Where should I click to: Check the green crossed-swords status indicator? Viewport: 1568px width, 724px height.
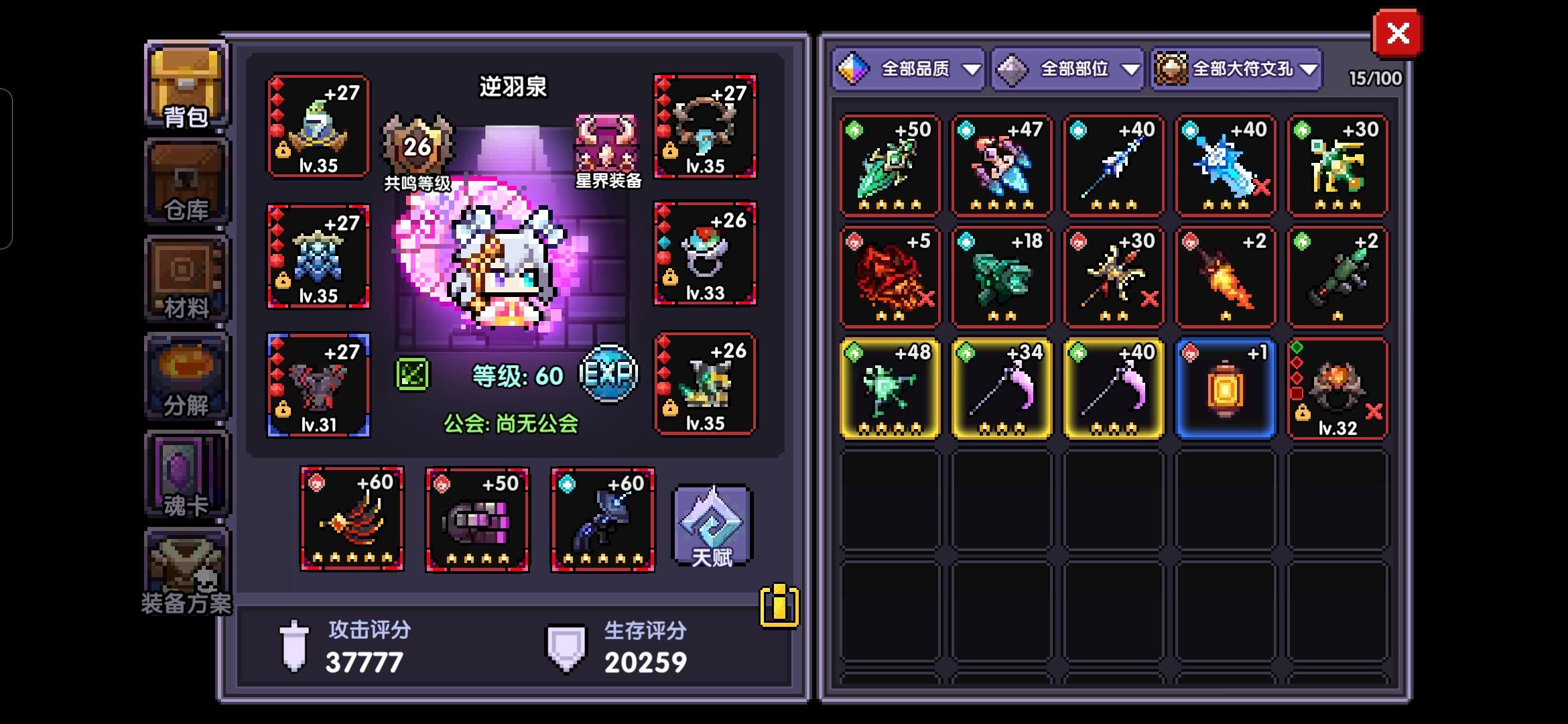414,373
